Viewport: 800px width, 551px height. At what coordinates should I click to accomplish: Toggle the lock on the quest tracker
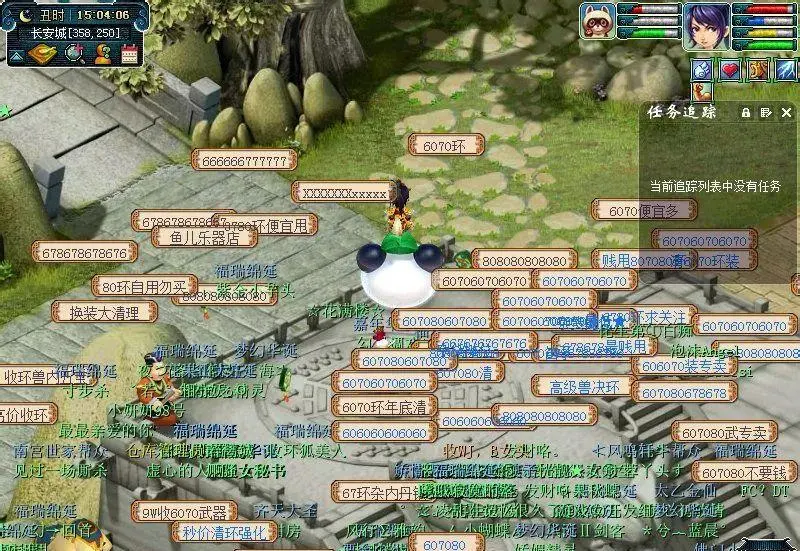tap(745, 113)
